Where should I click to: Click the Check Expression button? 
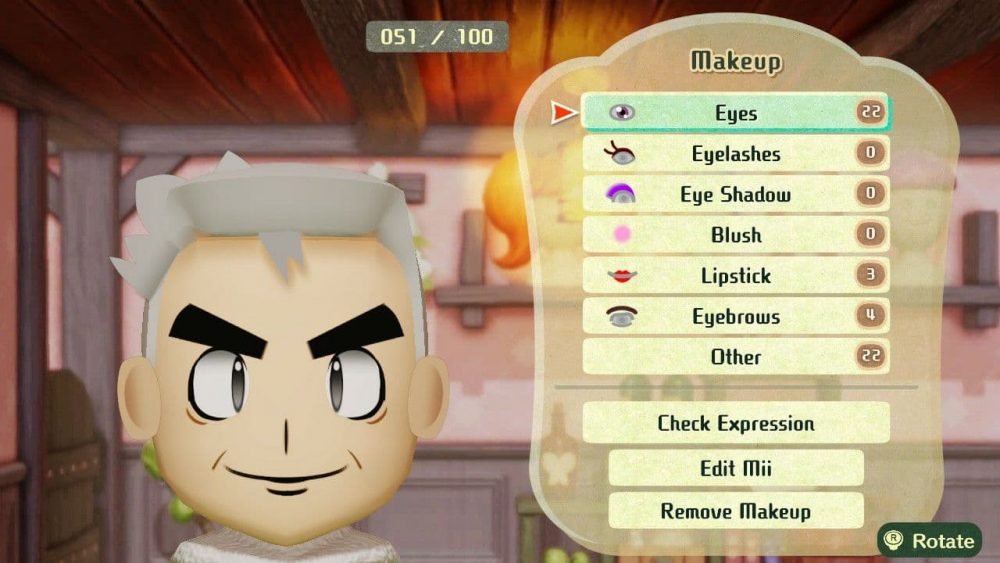pyautogui.click(x=735, y=423)
